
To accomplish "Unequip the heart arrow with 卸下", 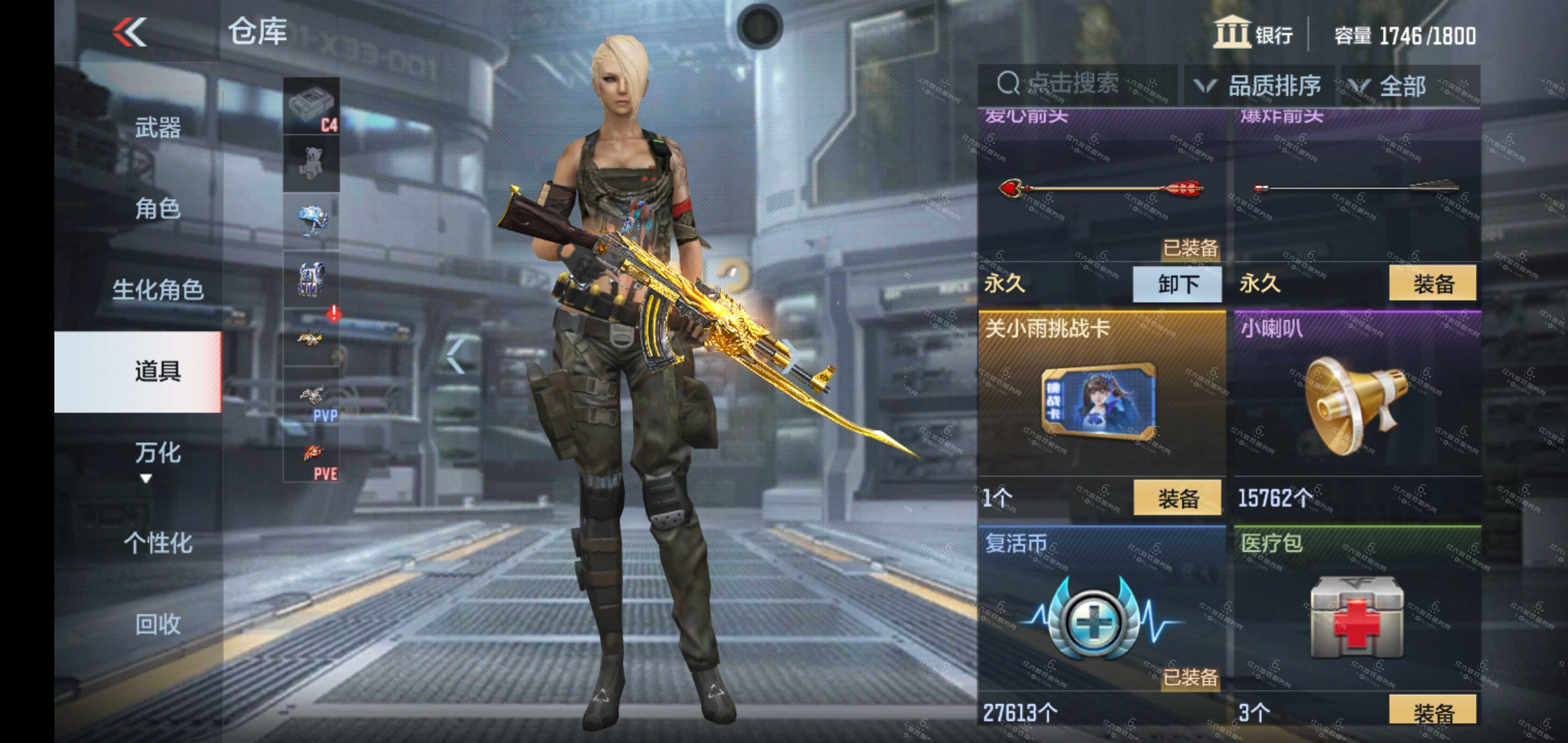I will coord(1177,284).
